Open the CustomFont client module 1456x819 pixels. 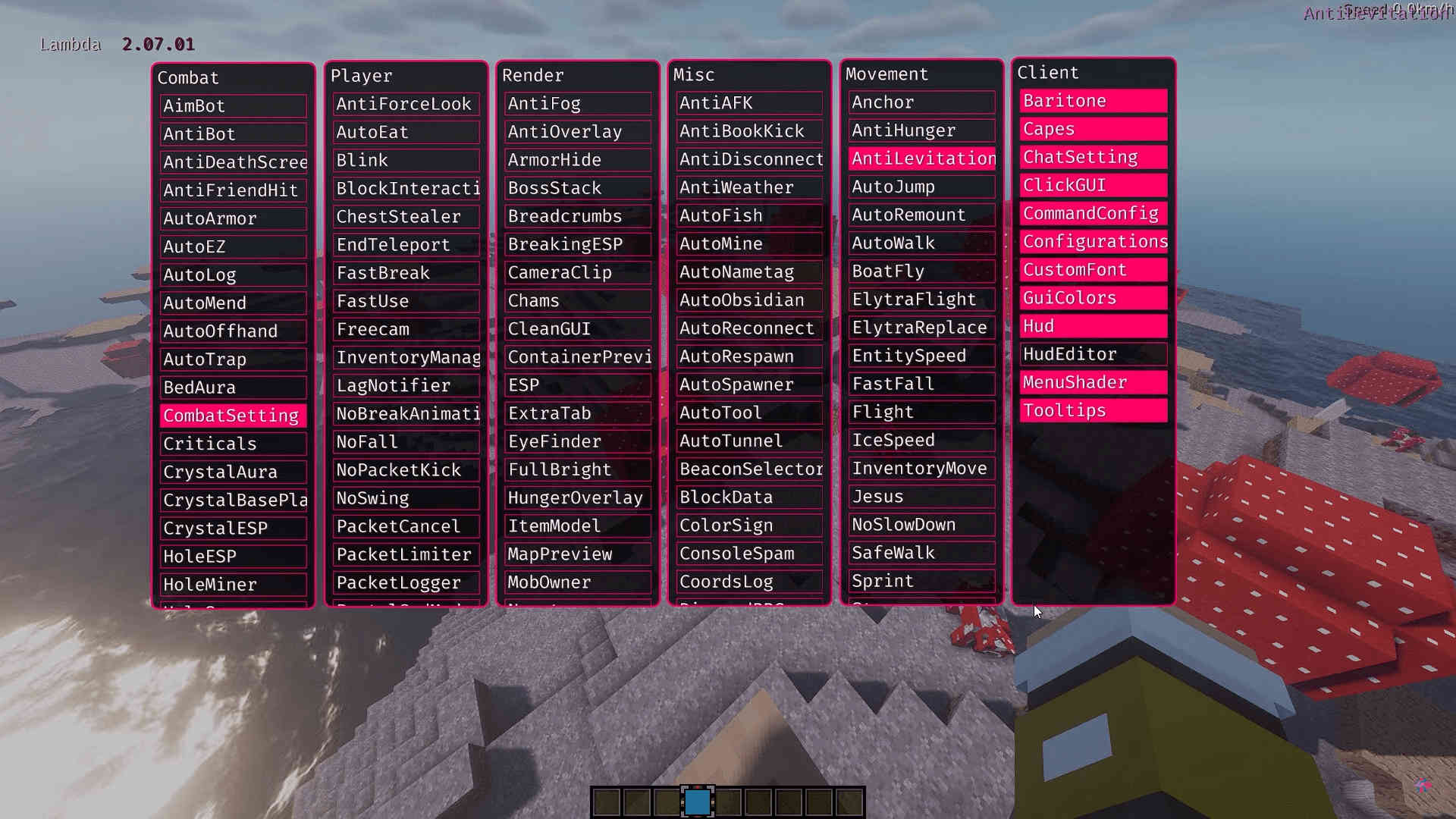tap(1092, 269)
